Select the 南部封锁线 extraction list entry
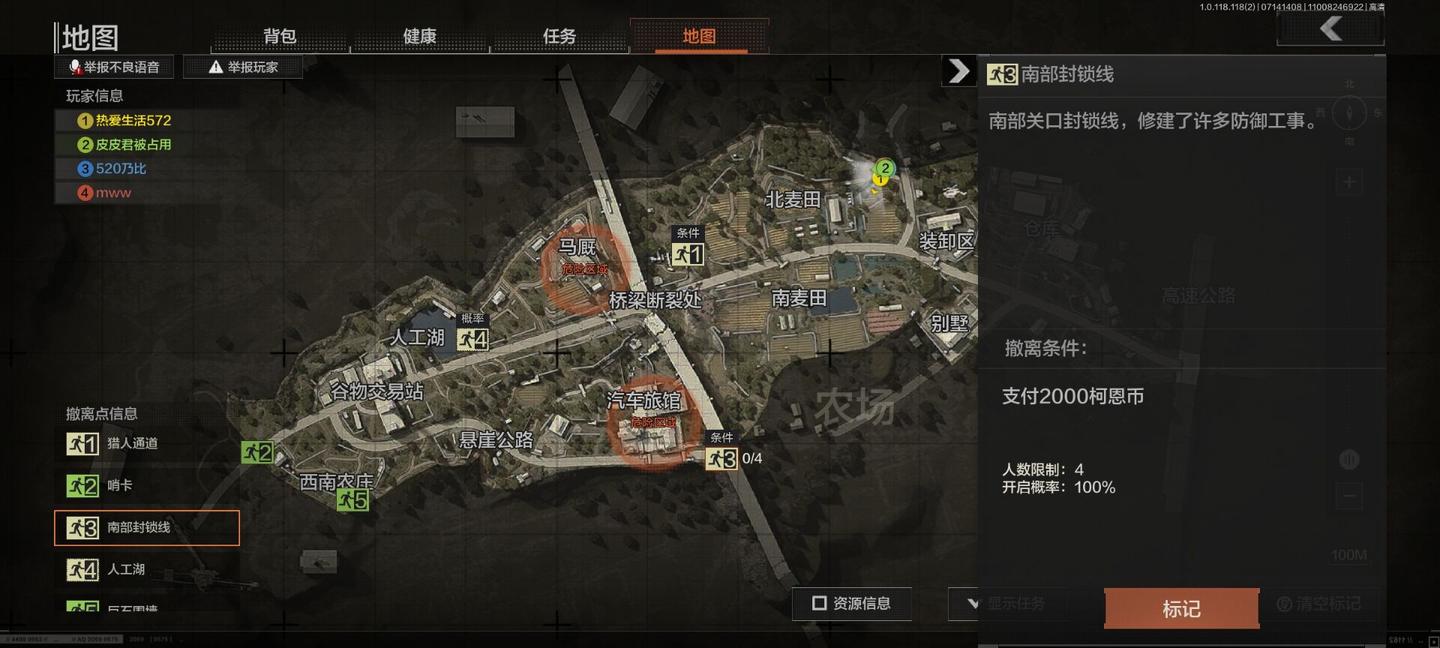Screen dimensions: 1440x648 (147, 528)
